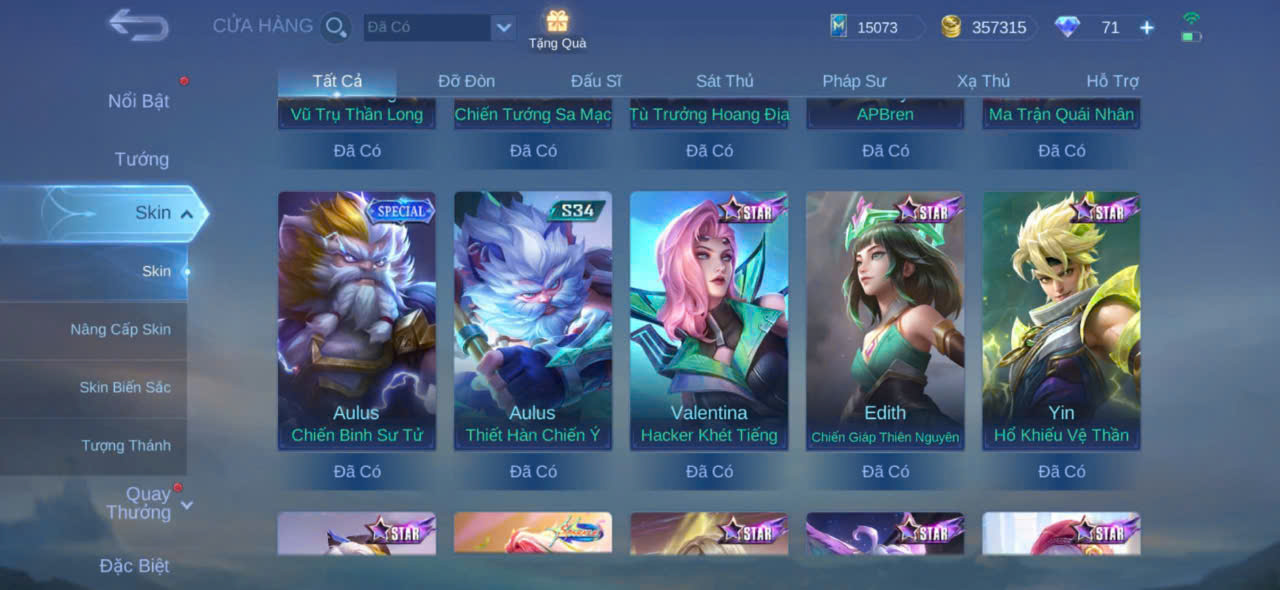Choose the Pháp Sư tab

pyautogui.click(x=854, y=81)
